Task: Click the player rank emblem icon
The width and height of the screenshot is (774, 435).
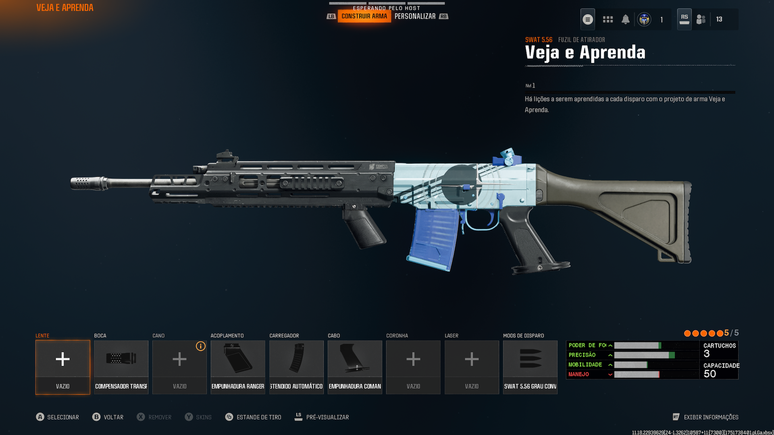Action: pos(645,19)
